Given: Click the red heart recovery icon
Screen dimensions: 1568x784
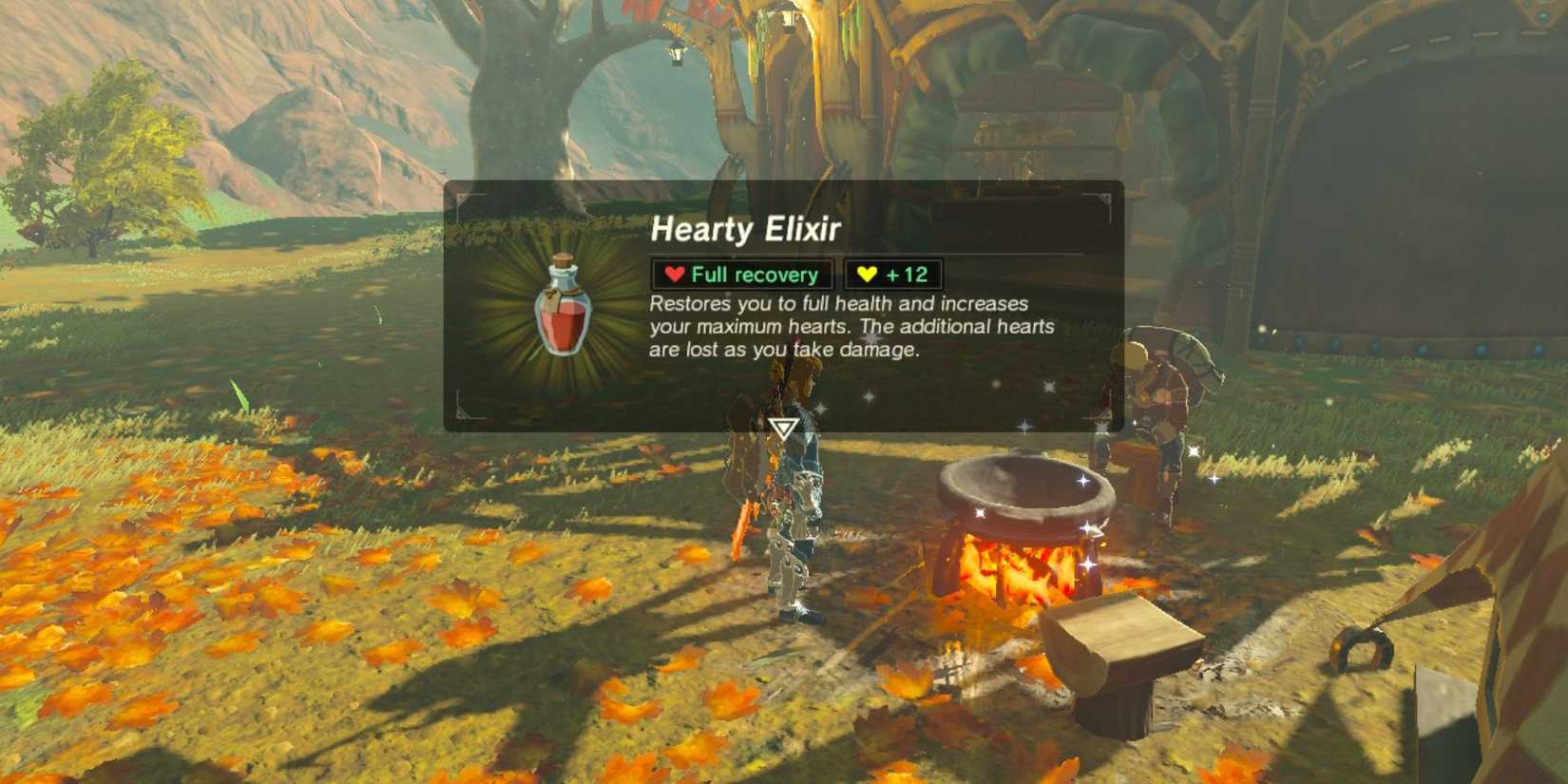Looking at the screenshot, I should pos(675,275).
